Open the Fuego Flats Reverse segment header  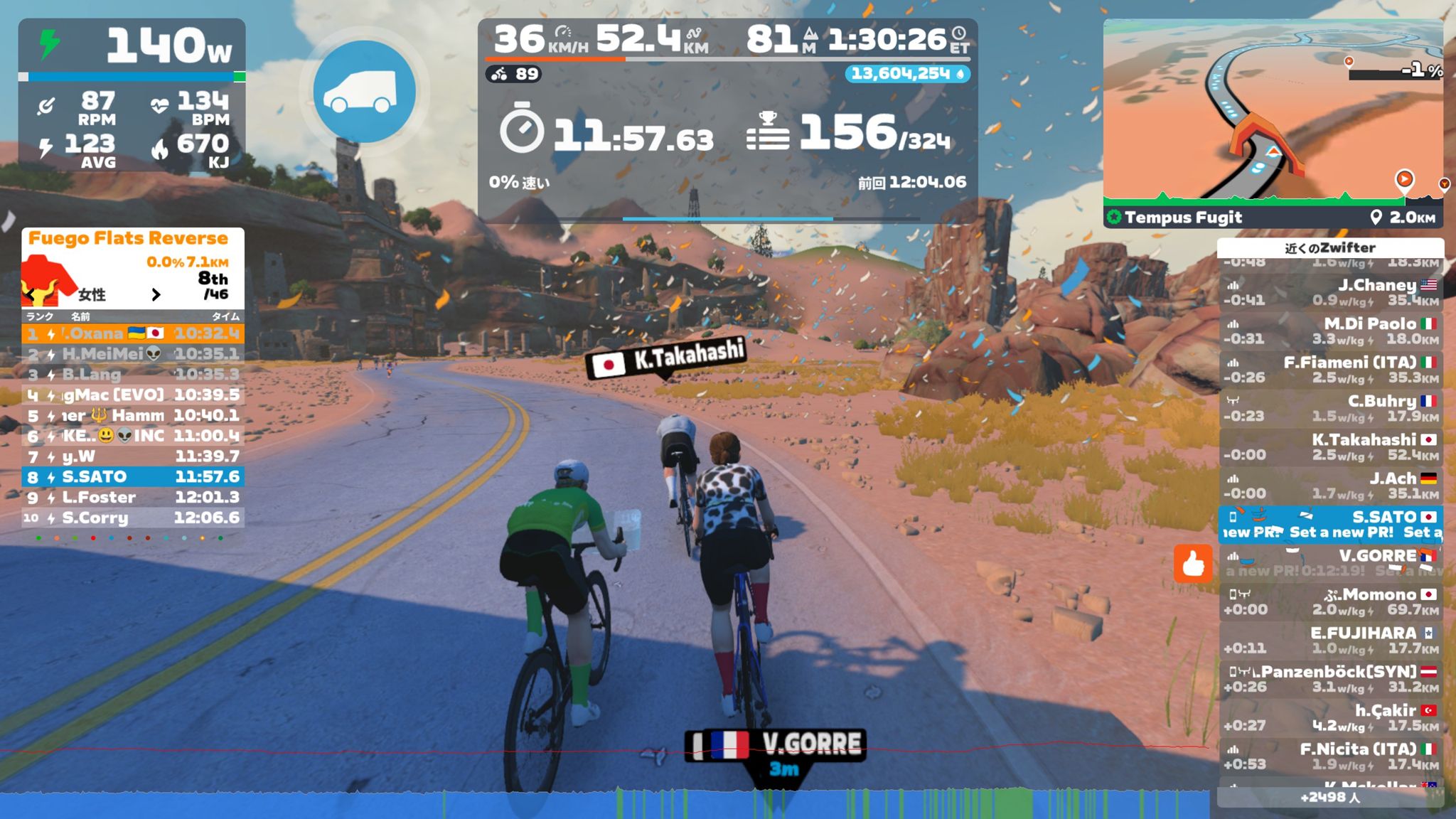[129, 238]
